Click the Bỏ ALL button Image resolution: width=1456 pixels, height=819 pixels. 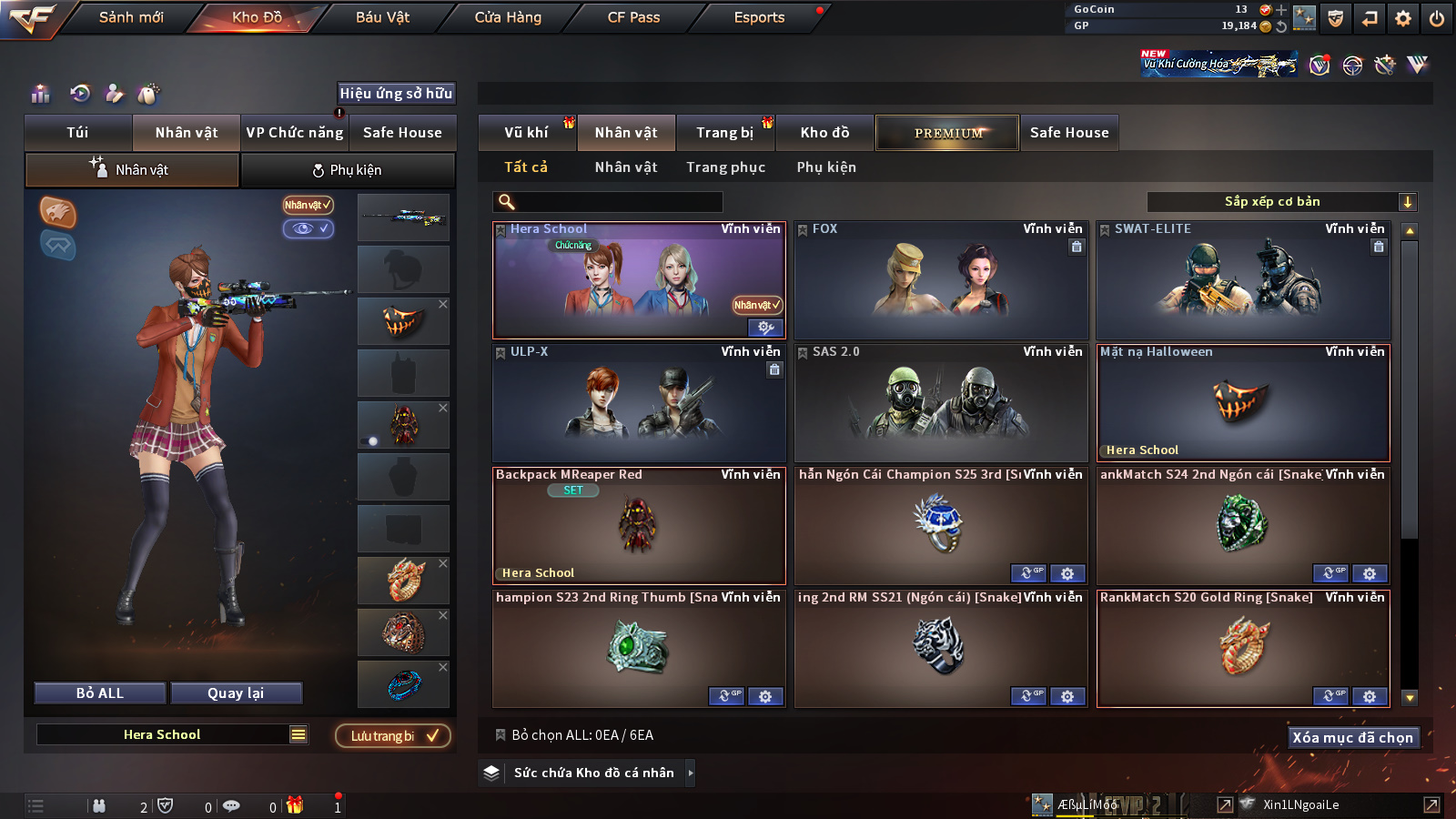(x=100, y=693)
